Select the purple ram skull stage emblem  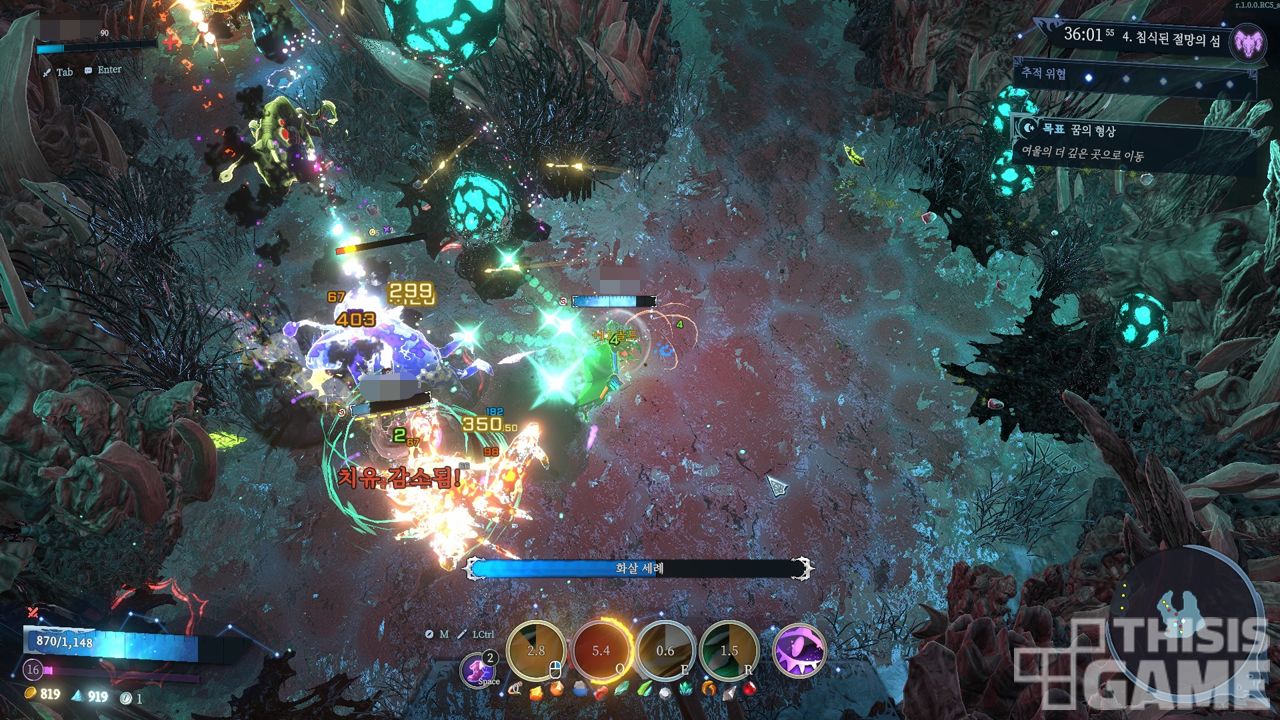tap(1247, 42)
